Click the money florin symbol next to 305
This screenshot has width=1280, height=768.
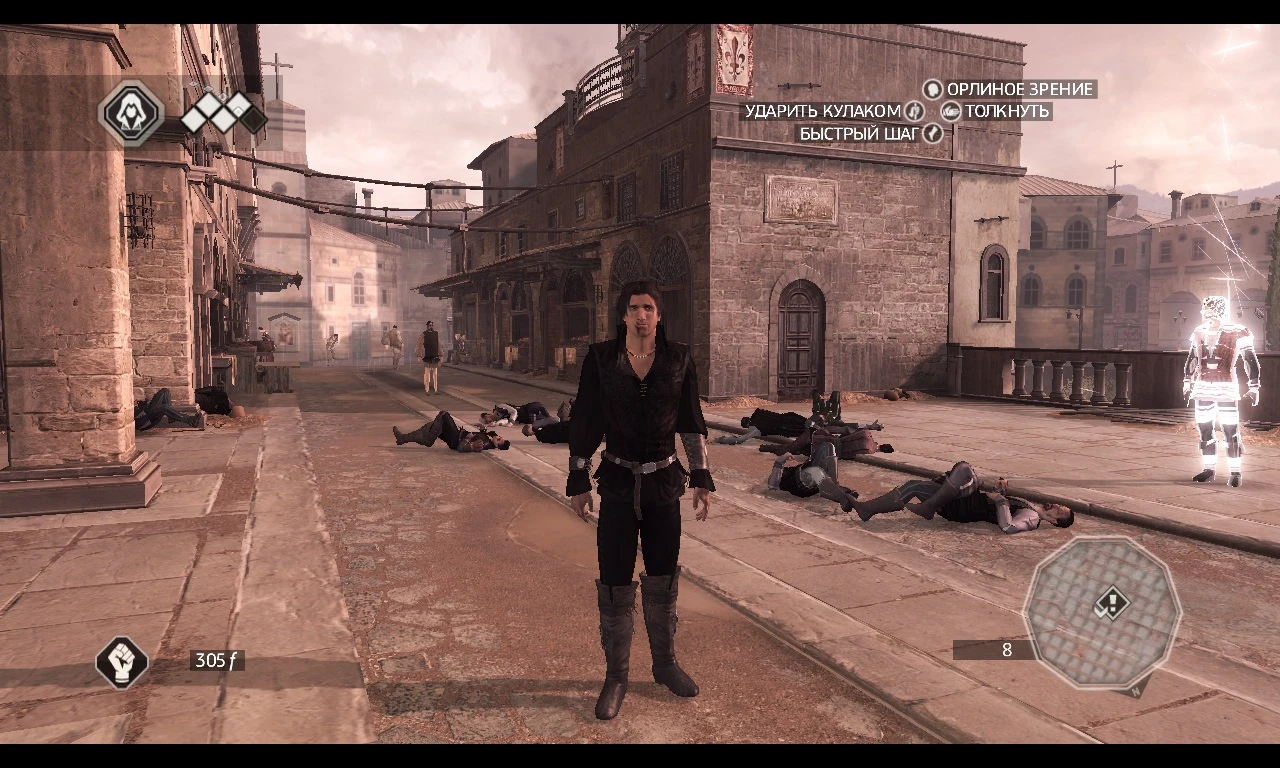(x=232, y=661)
